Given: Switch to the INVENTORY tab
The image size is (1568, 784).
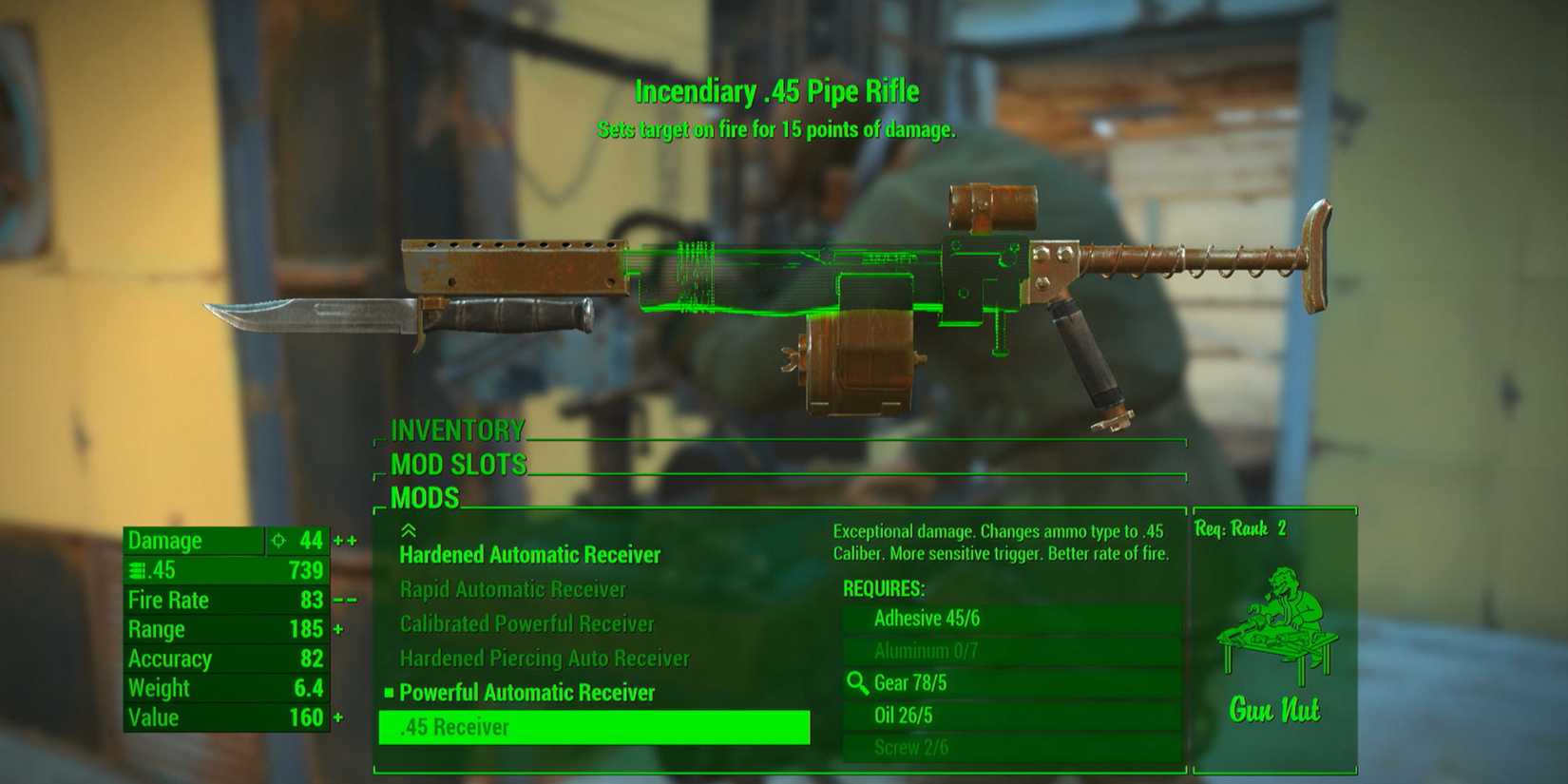Looking at the screenshot, I should [456, 430].
